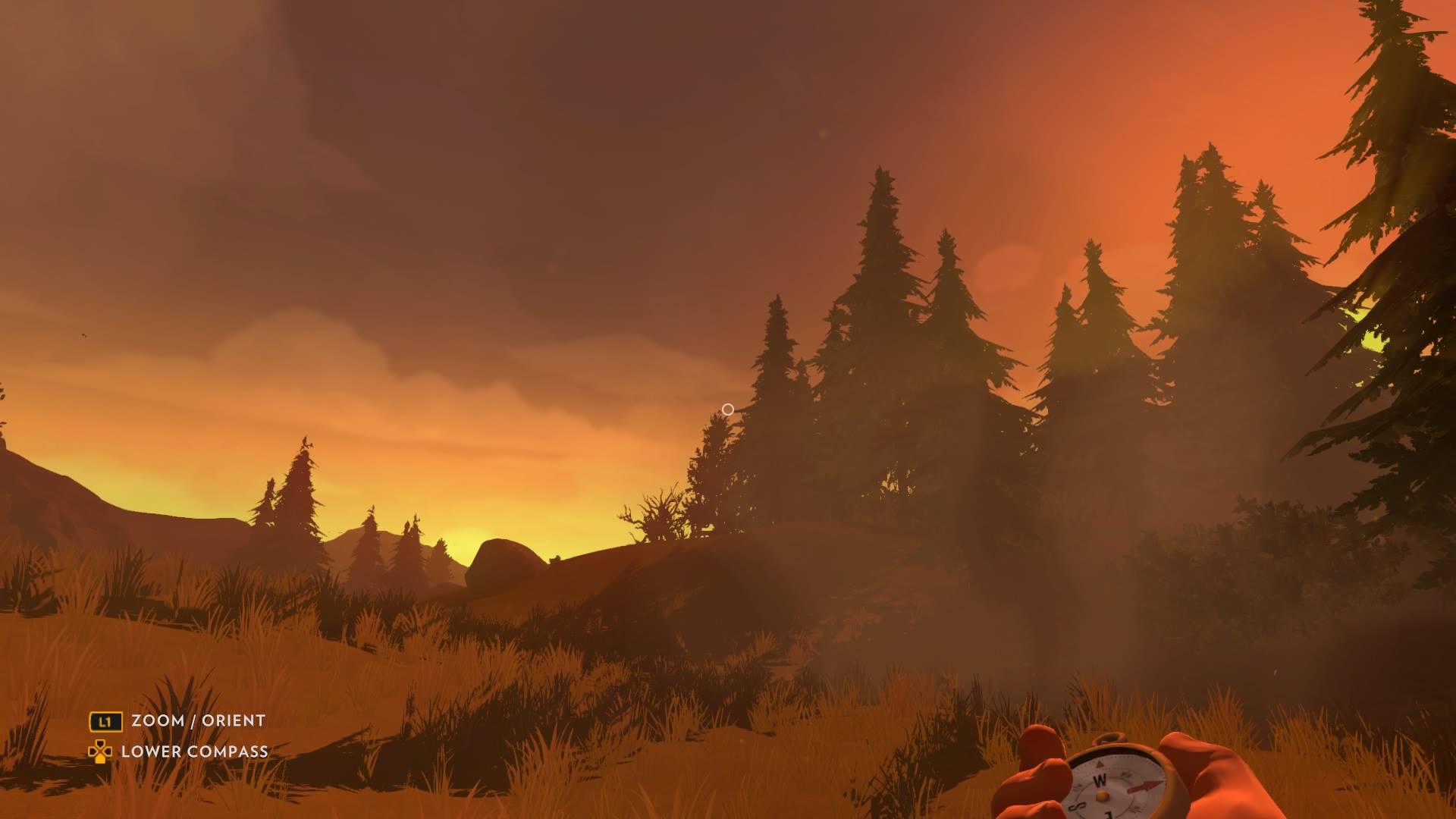Click the circular aiming reticle

tap(728, 409)
